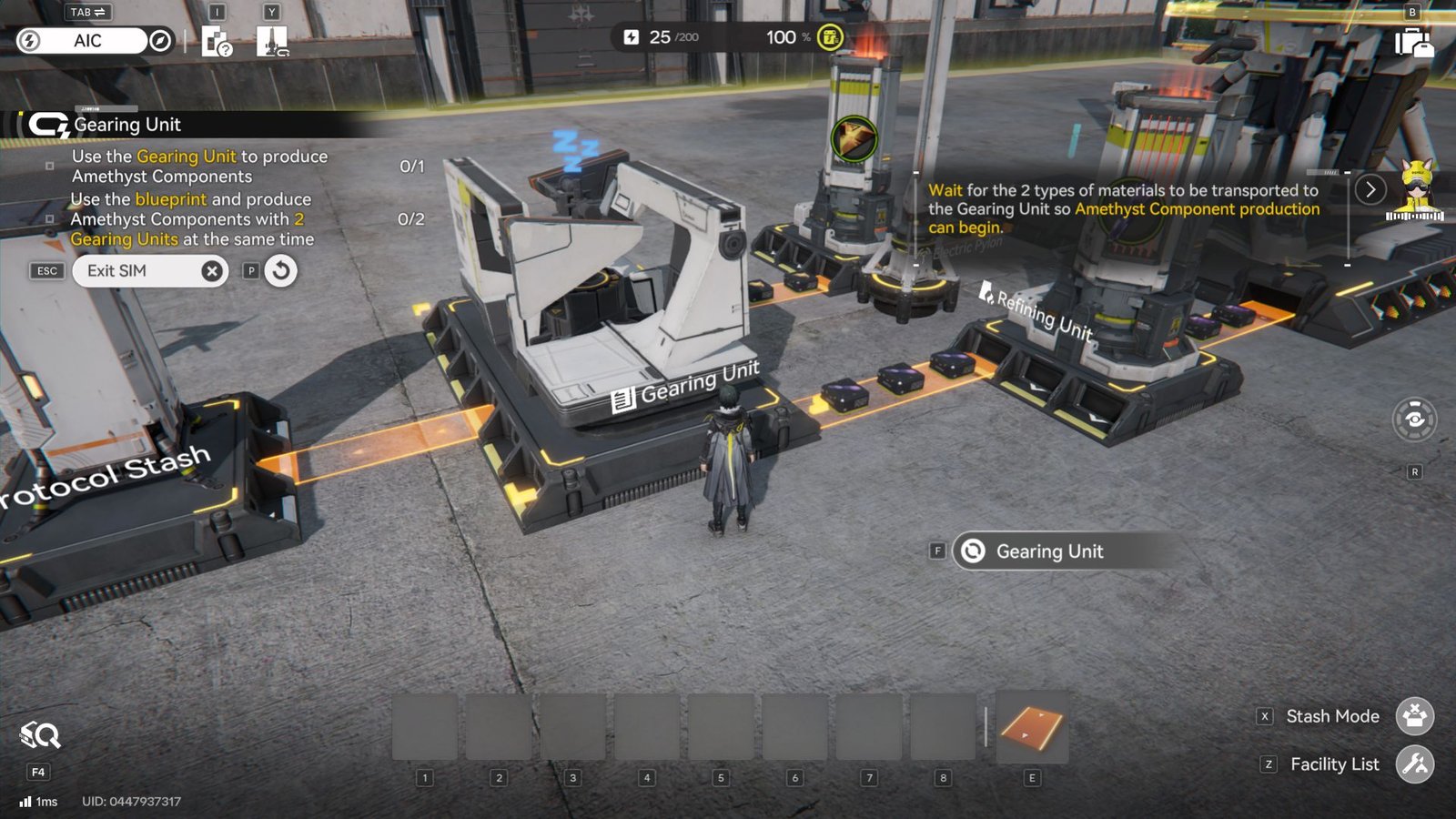Open the magnifier scan icon
1456x819 pixels.
tap(40, 735)
